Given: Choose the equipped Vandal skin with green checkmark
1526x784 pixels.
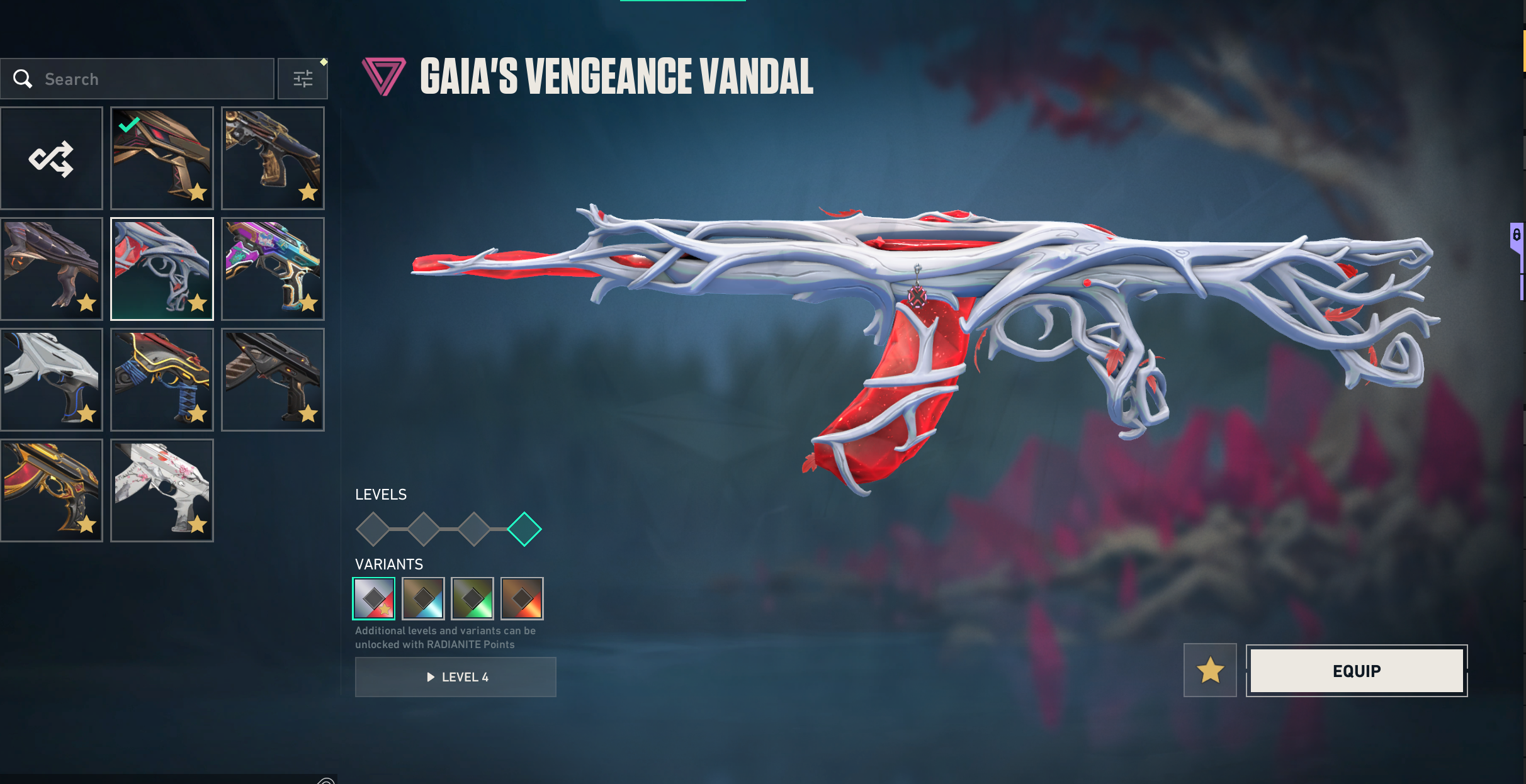Looking at the screenshot, I should click(162, 158).
